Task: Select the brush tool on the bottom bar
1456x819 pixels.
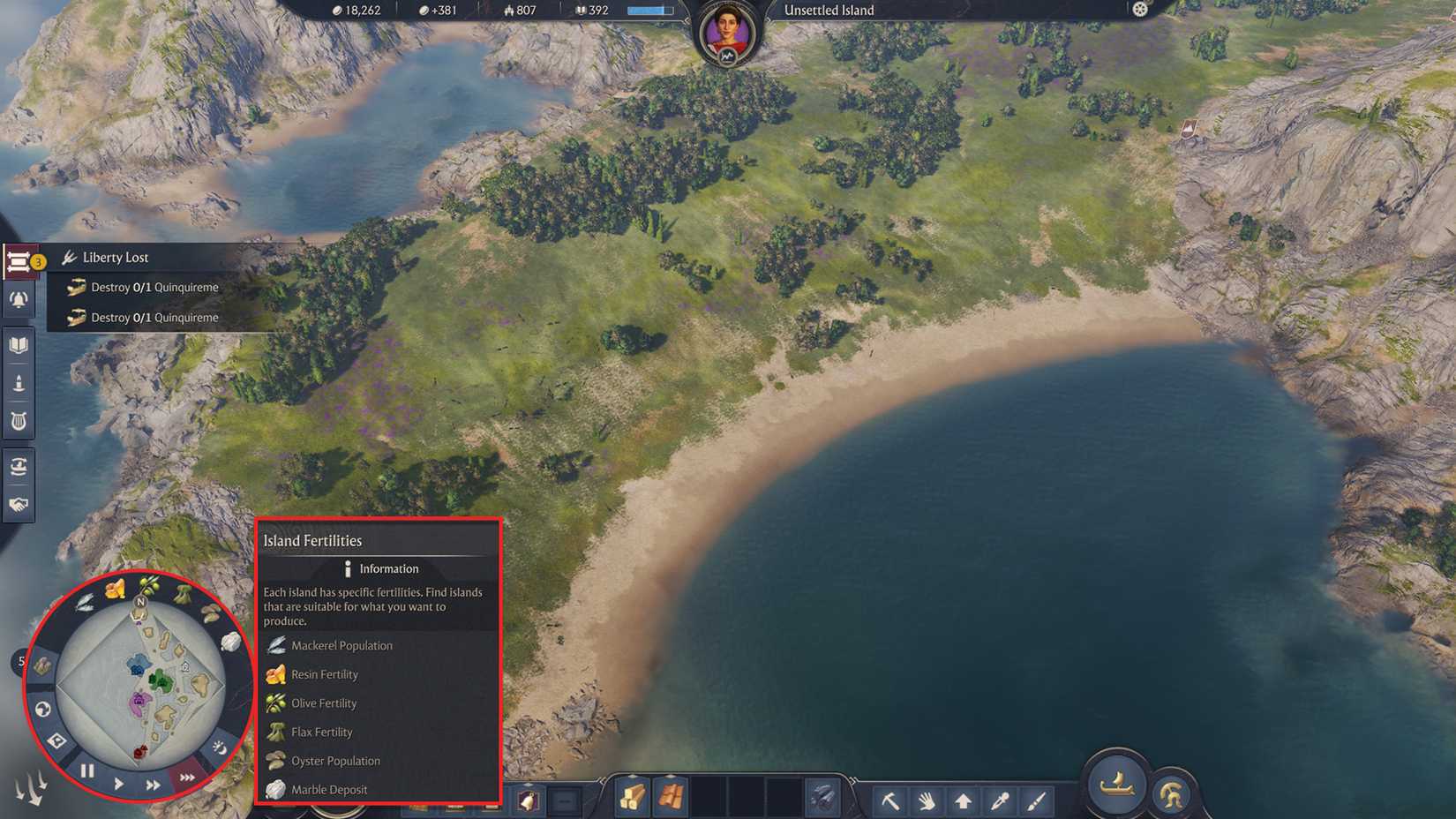Action: pos(1035,799)
